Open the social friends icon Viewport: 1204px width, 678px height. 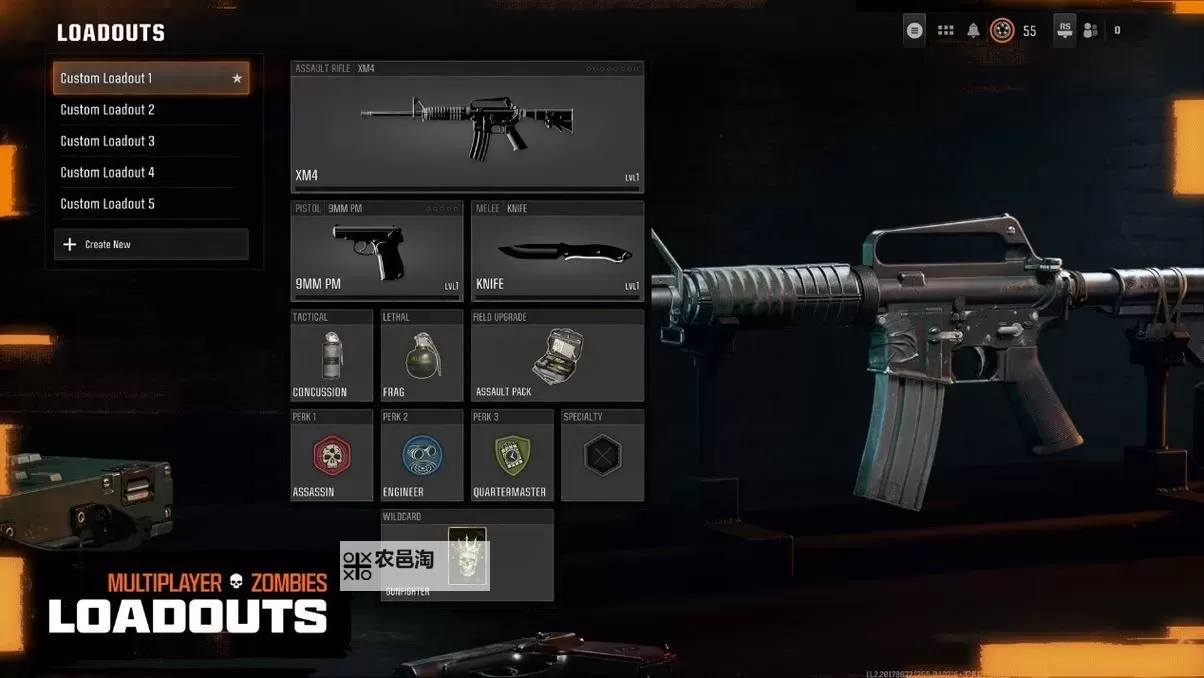(1090, 31)
